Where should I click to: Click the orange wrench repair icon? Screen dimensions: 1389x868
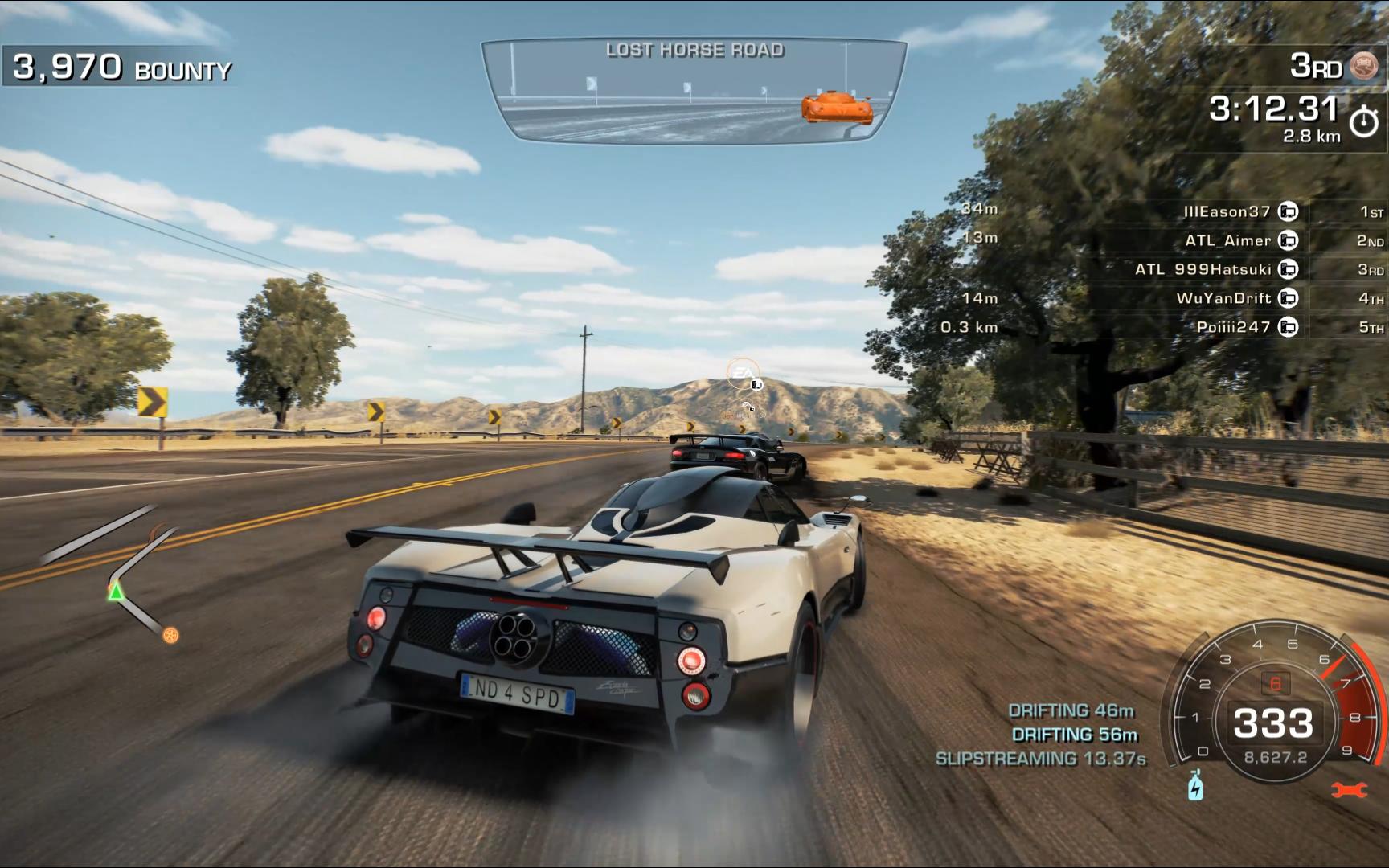click(1348, 790)
